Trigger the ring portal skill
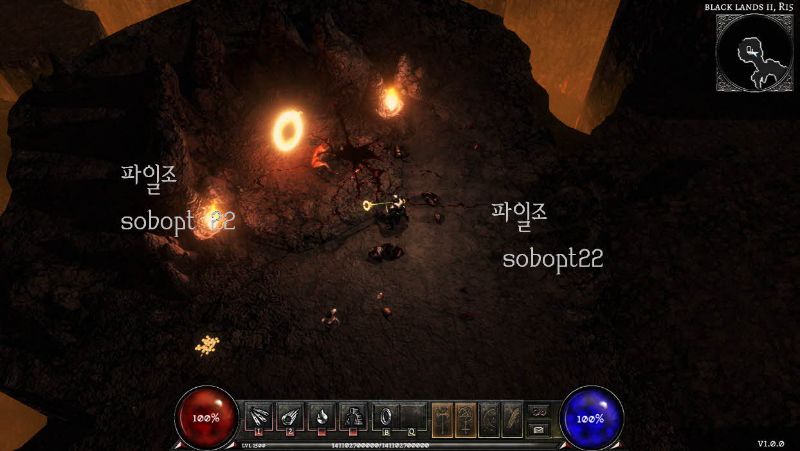 click(x=384, y=416)
